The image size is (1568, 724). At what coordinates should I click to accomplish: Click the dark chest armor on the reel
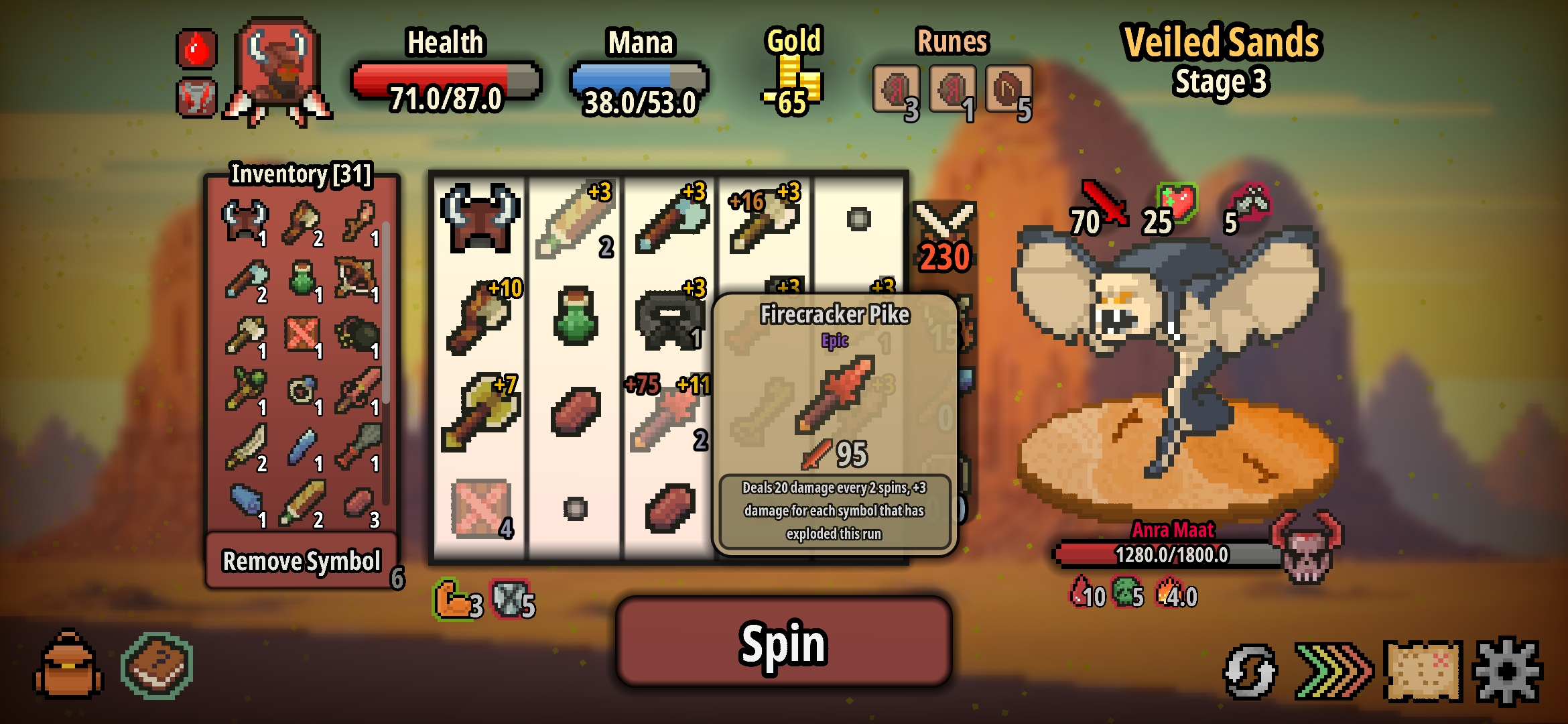point(669,318)
